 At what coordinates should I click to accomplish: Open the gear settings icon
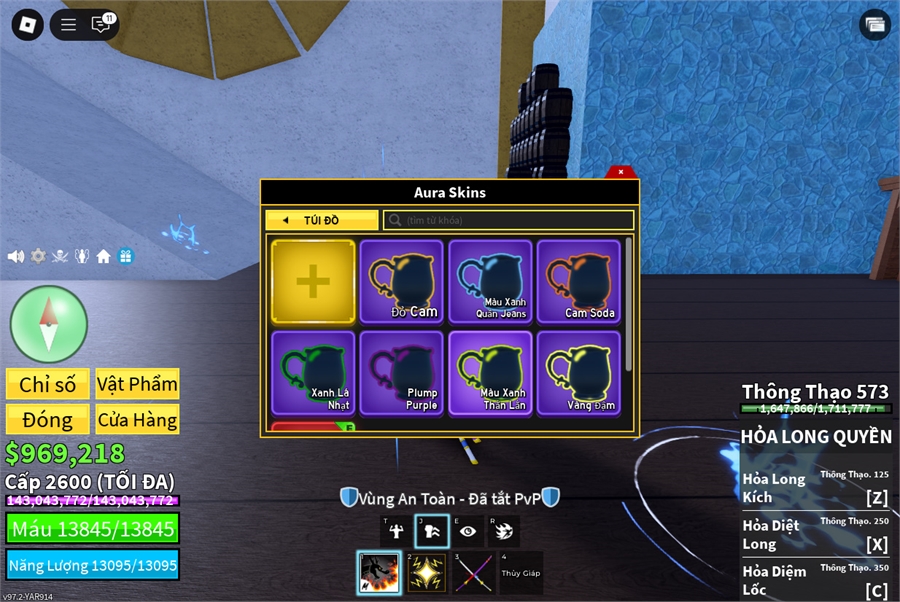[x=38, y=256]
